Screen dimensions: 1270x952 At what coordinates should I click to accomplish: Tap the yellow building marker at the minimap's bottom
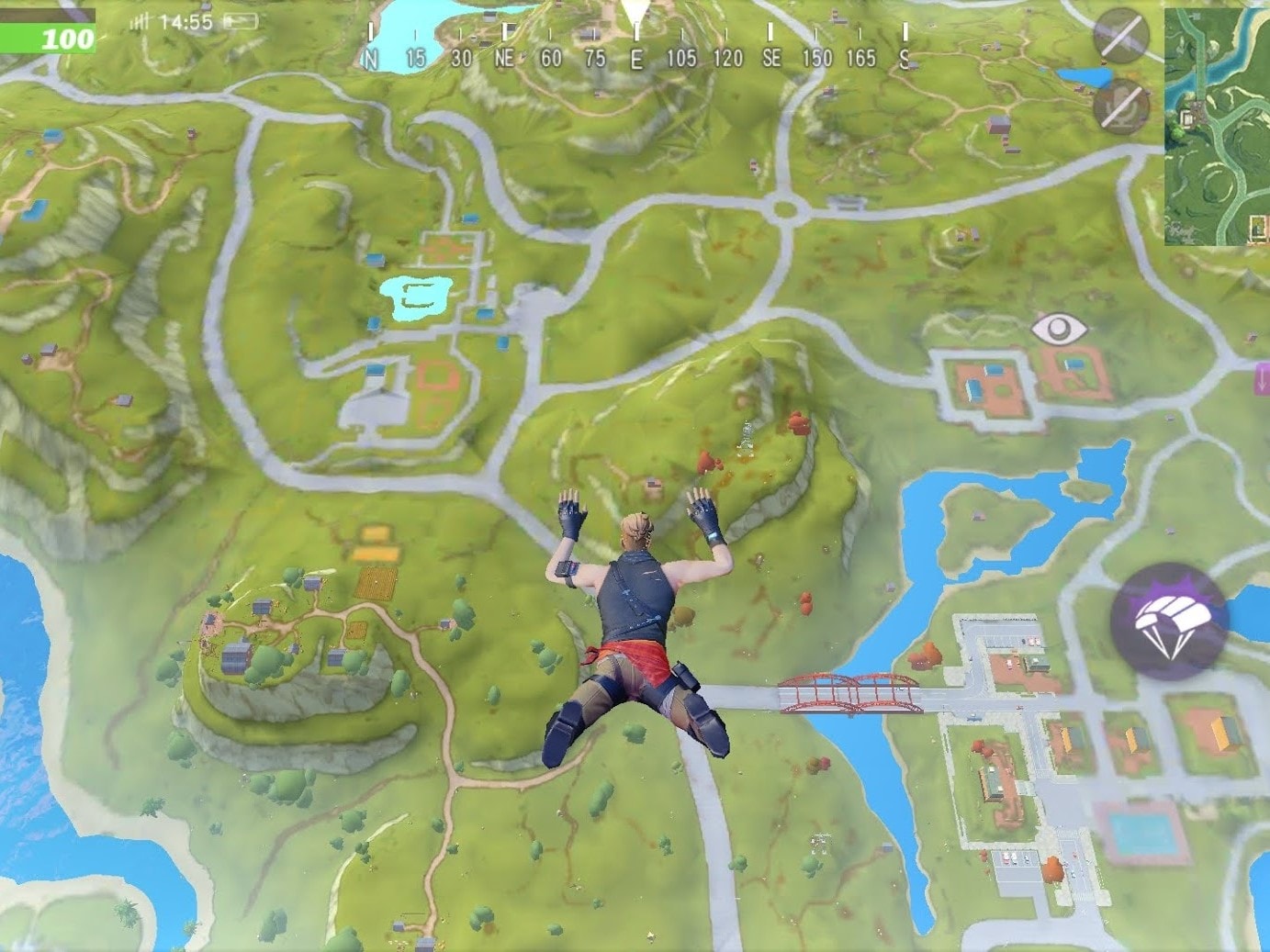[x=1256, y=225]
